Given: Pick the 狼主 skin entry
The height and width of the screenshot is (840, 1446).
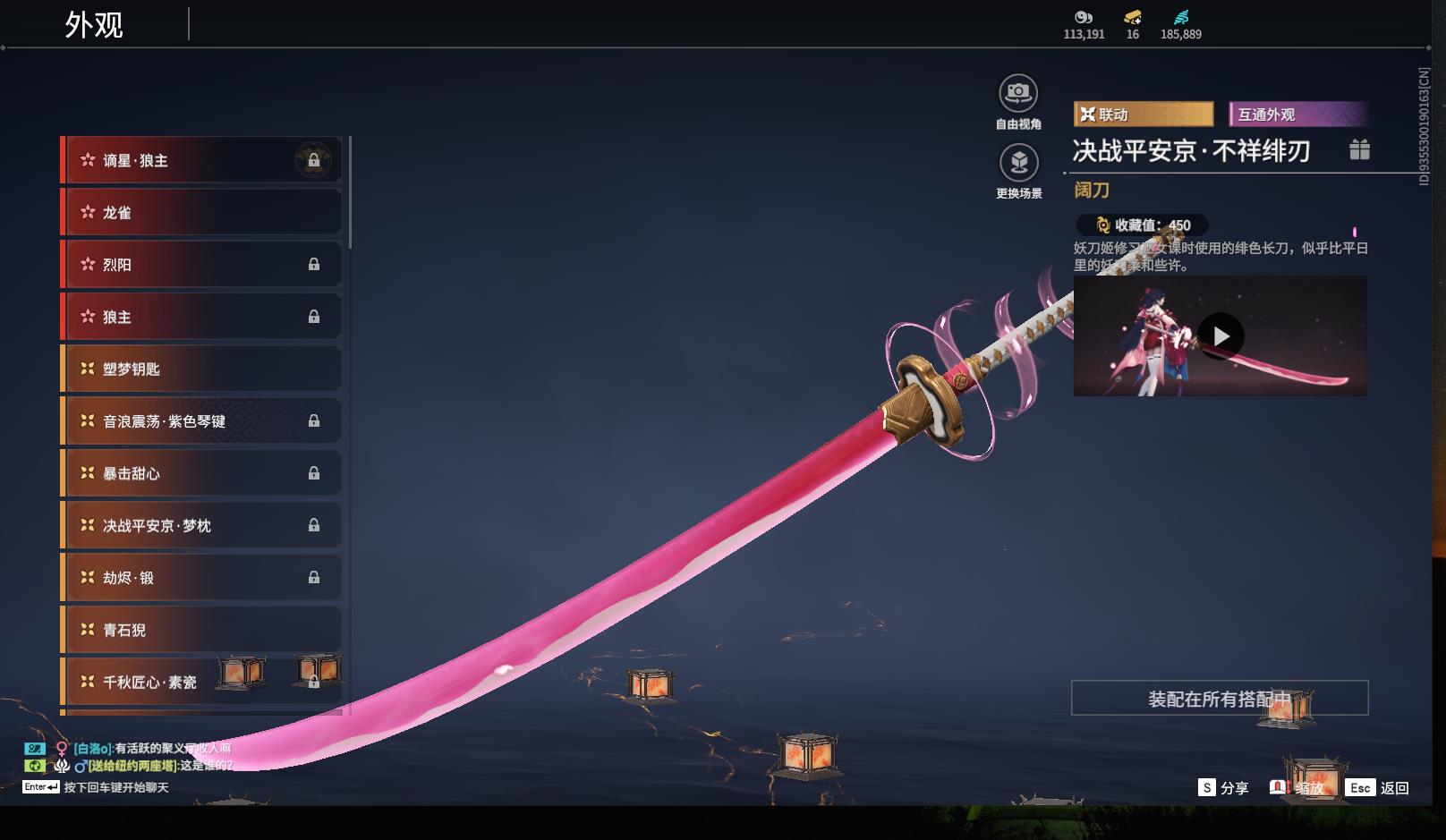Looking at the screenshot, I should click(x=201, y=317).
